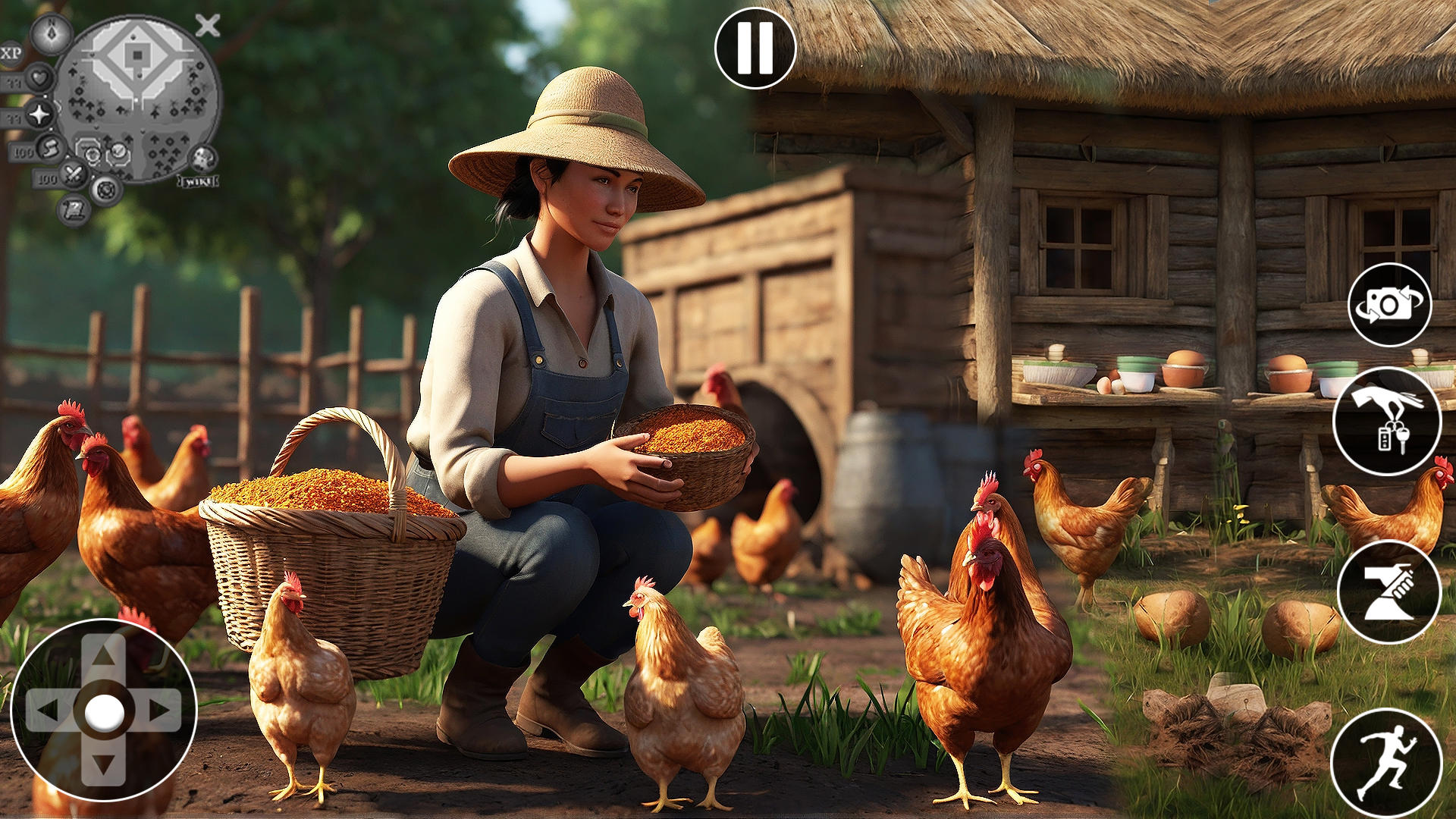Viewport: 1456px width, 819px height.
Task: Tap the skull icon beside the minimap
Action: (x=203, y=158)
